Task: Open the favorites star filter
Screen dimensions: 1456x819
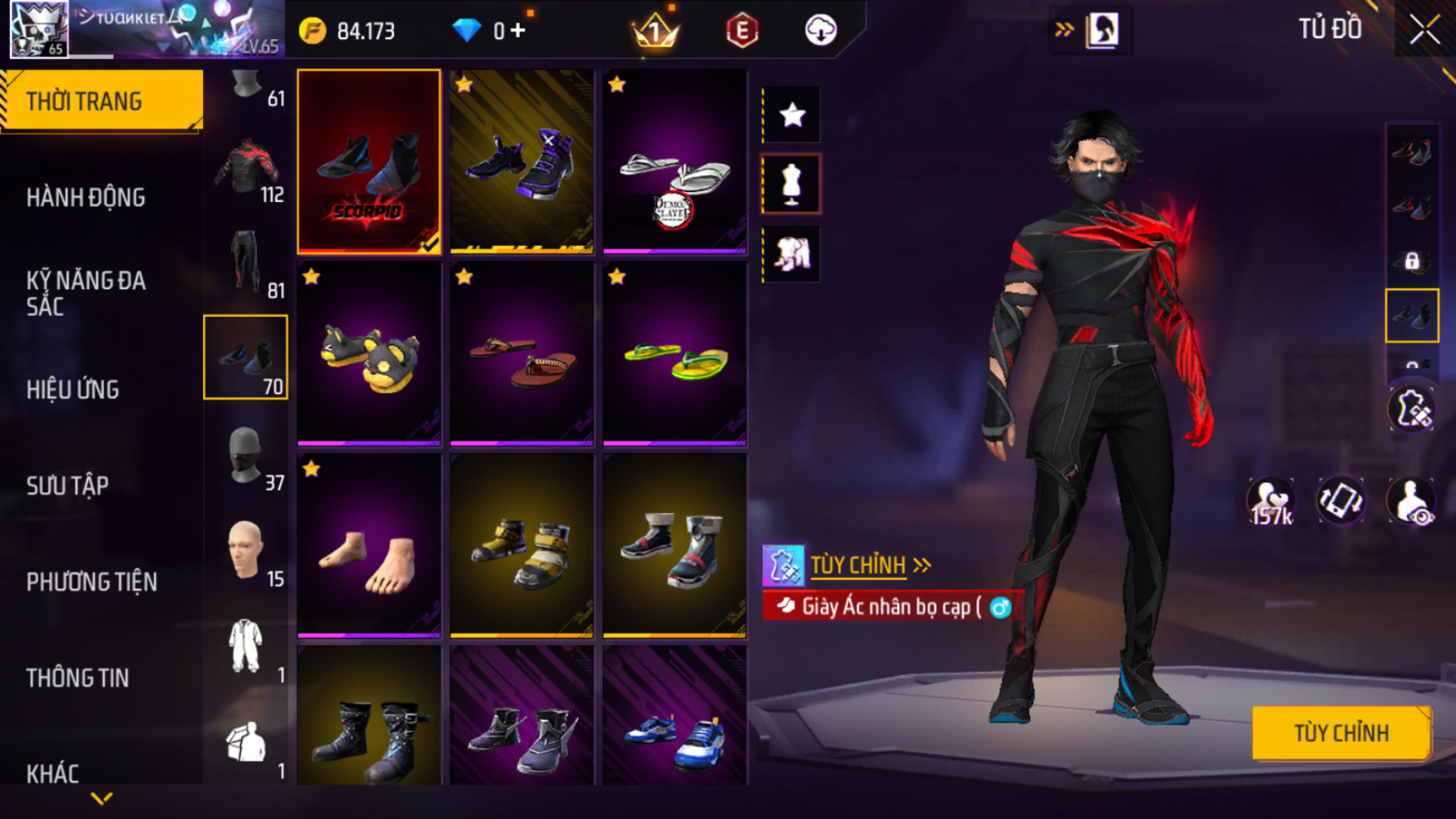Action: tap(792, 115)
